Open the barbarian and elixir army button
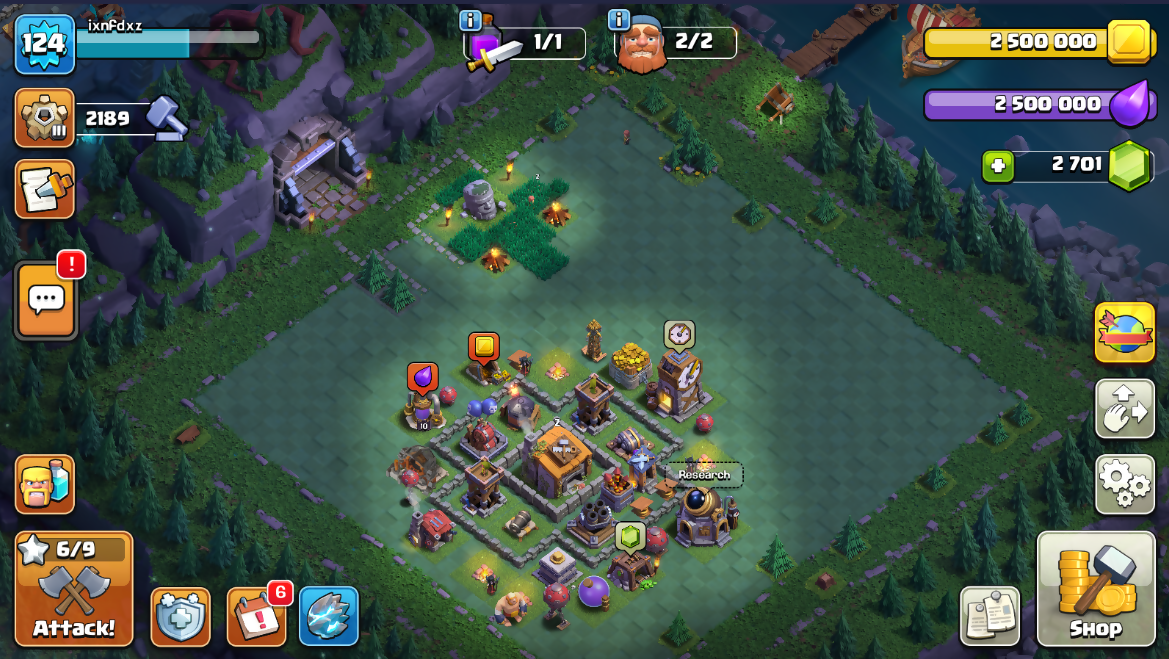This screenshot has height=659, width=1169. 44,484
